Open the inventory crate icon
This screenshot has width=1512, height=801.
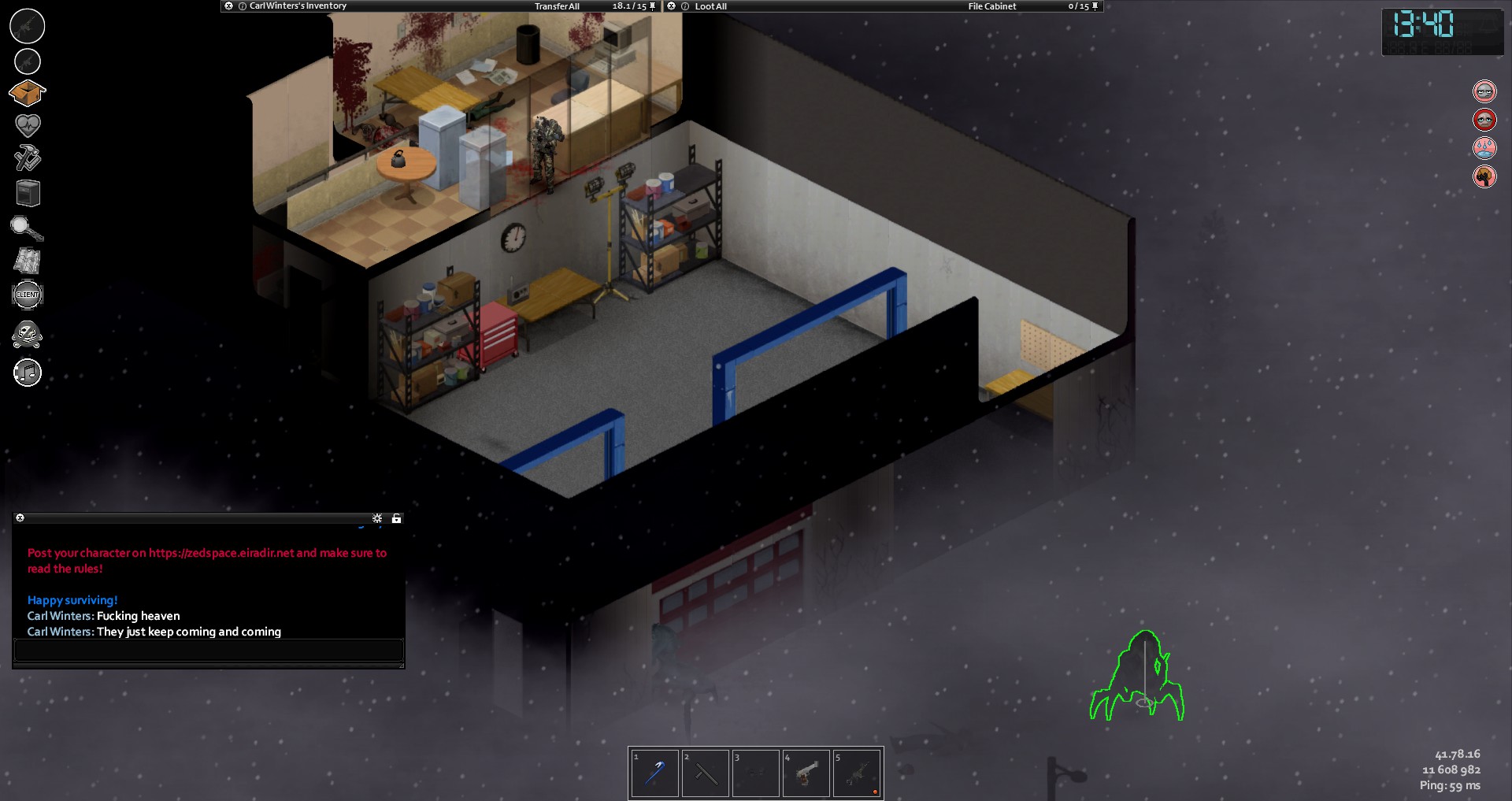point(27,94)
